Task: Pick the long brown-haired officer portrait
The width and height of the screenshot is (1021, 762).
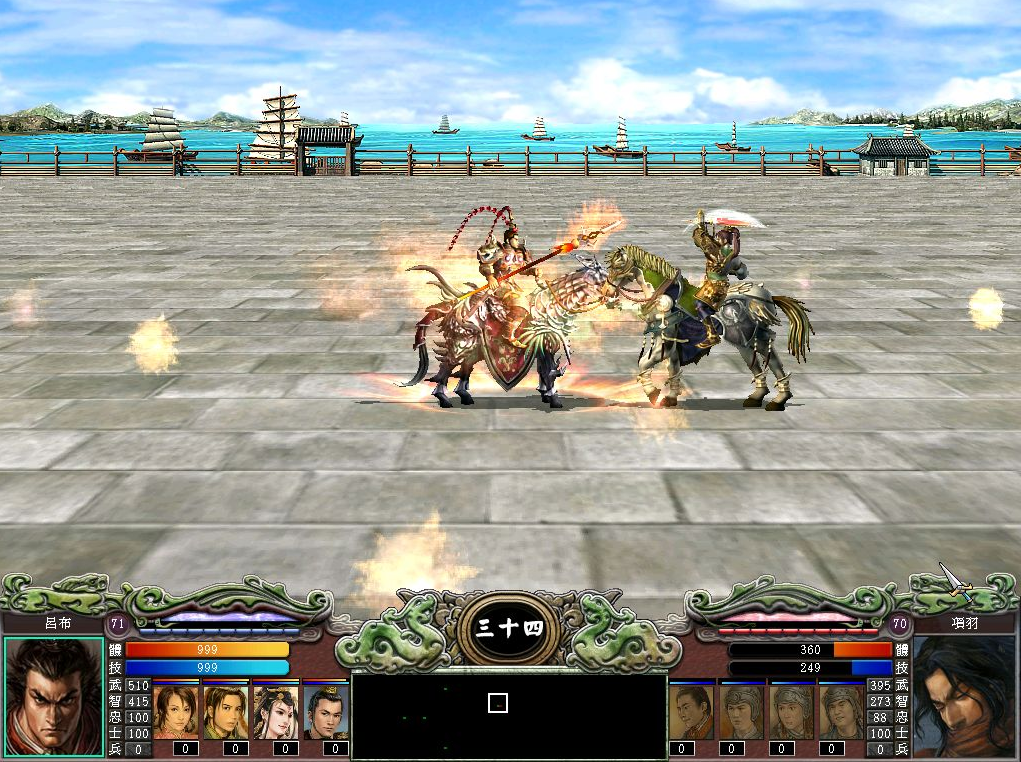Action: tap(226, 711)
